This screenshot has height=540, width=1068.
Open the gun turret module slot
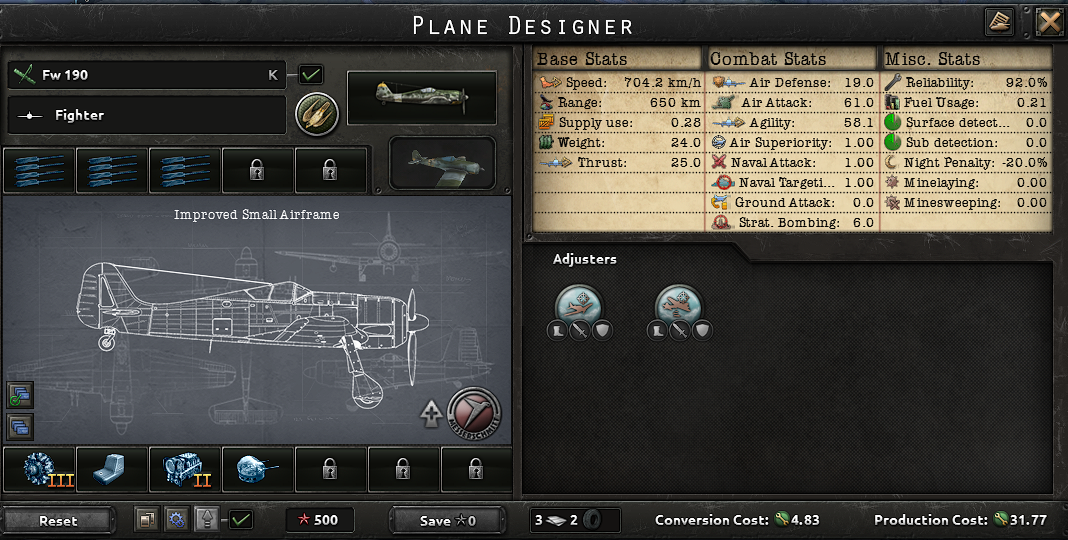(258, 469)
